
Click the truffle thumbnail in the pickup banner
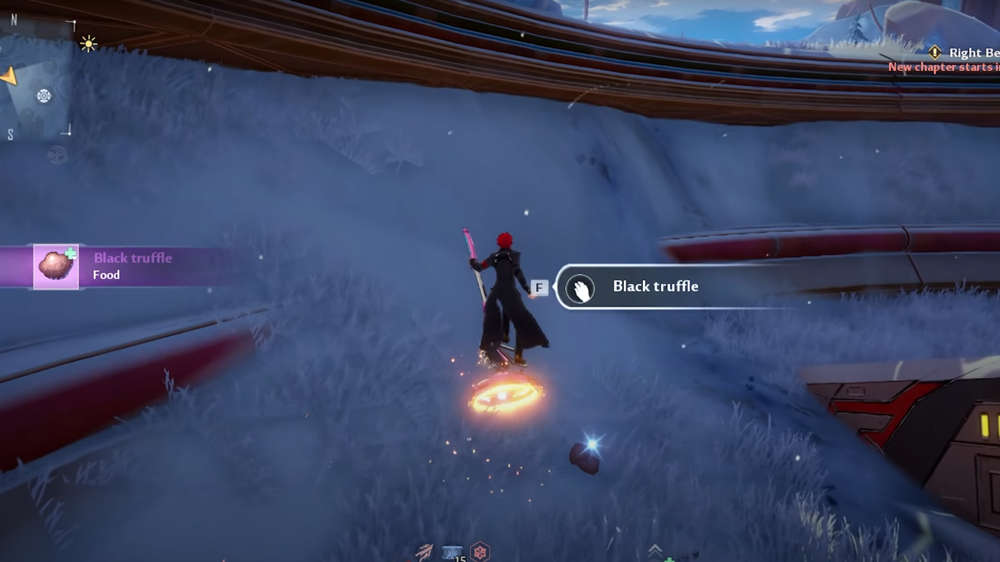[x=56, y=266]
